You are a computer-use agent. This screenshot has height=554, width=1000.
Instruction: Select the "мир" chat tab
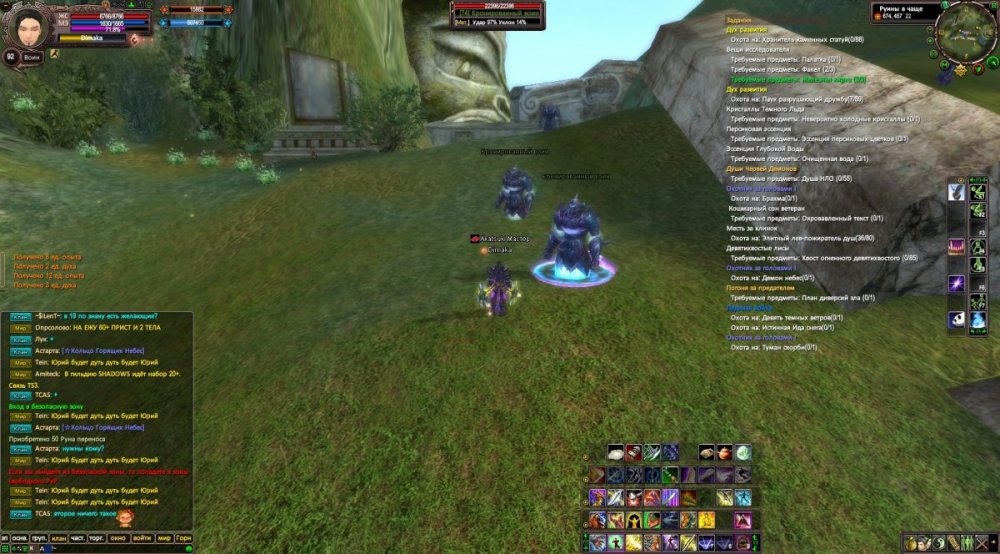tap(163, 537)
